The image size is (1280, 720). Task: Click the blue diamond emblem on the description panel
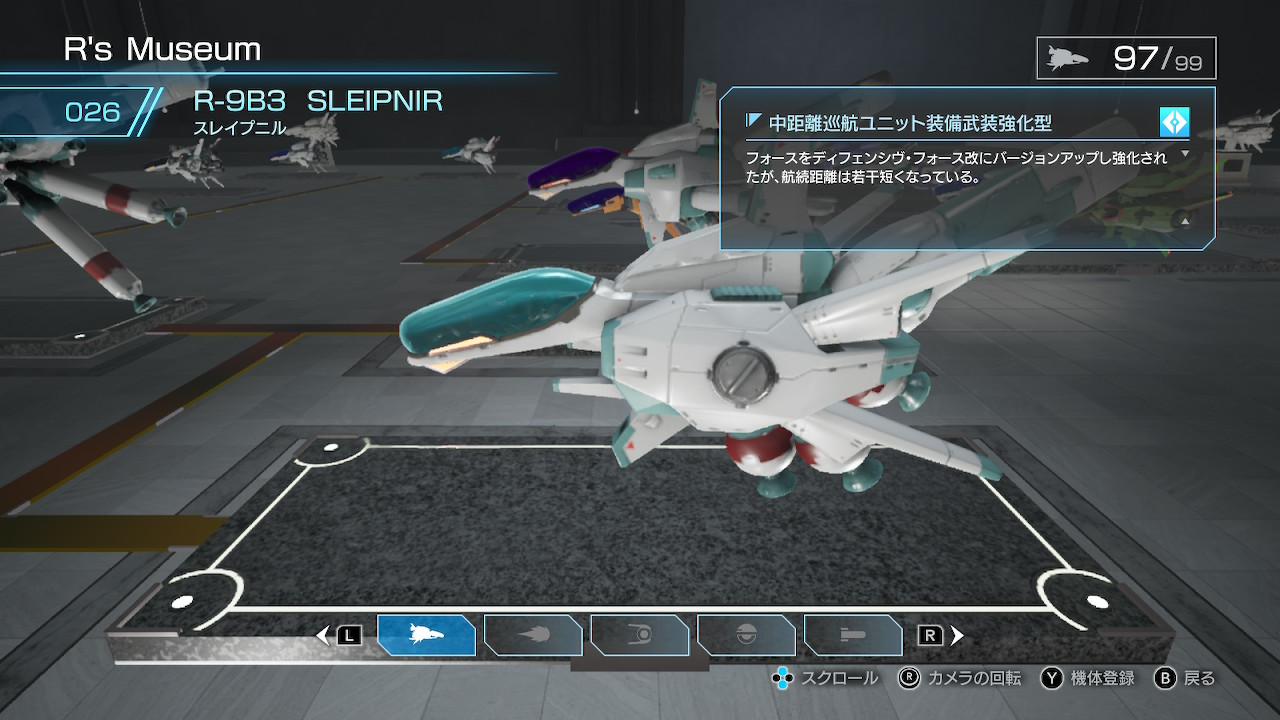(x=1177, y=122)
